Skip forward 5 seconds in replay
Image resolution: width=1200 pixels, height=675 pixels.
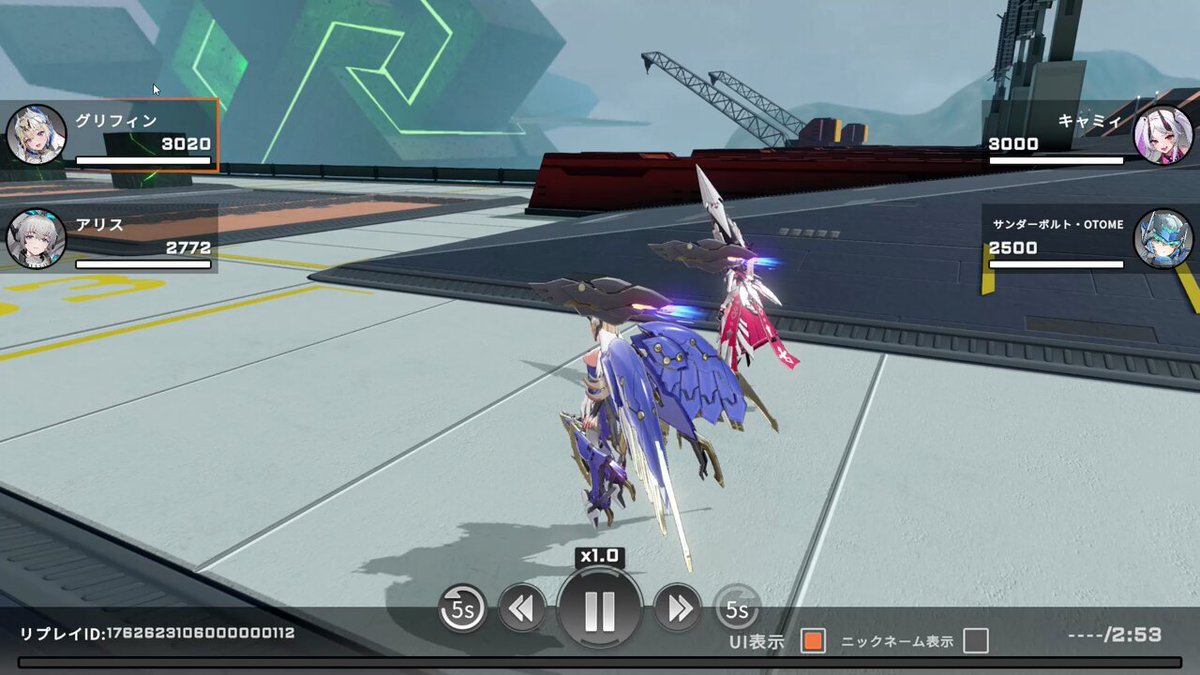737,607
